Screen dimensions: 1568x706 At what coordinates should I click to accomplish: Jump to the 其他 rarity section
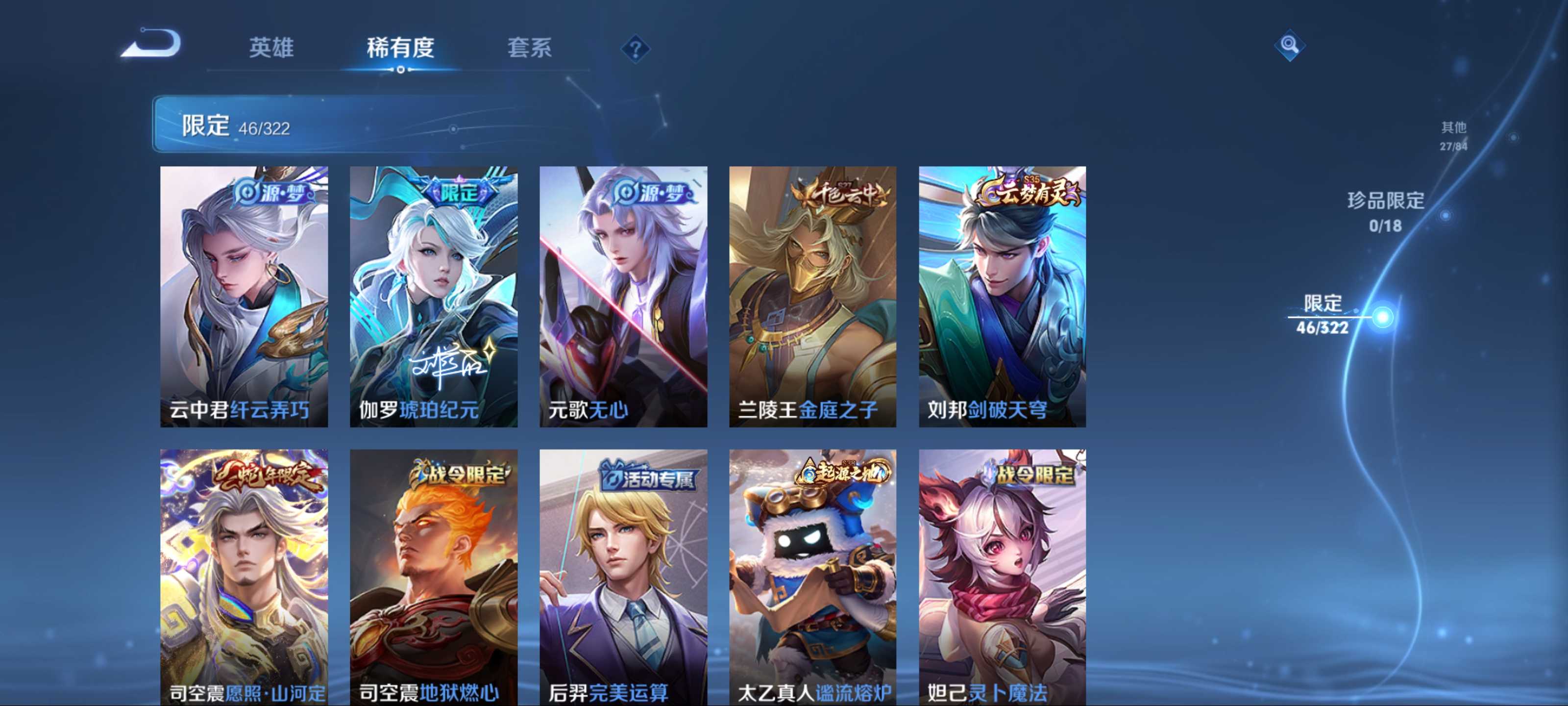click(1453, 135)
